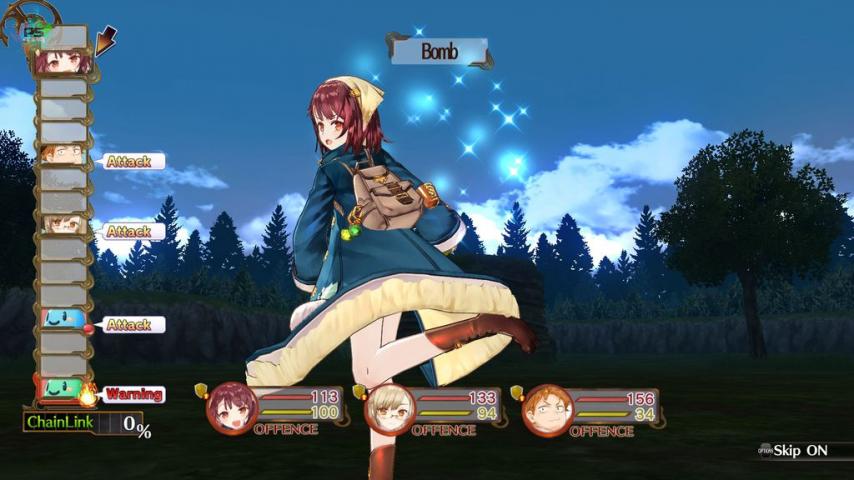The image size is (854, 480).
Task: Click the red Warning label
Action: [x=133, y=394]
